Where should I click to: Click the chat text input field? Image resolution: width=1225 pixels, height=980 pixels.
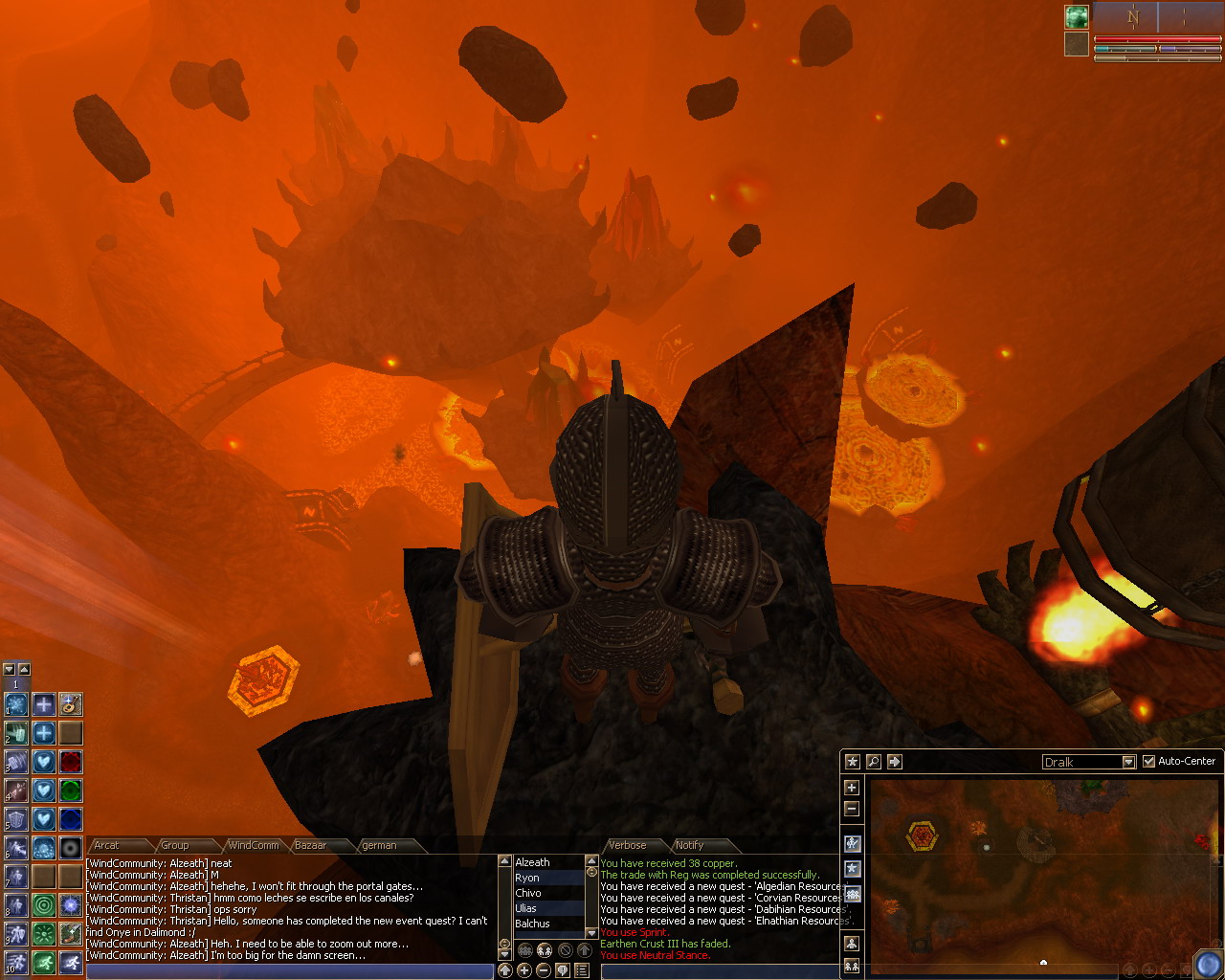287,971
